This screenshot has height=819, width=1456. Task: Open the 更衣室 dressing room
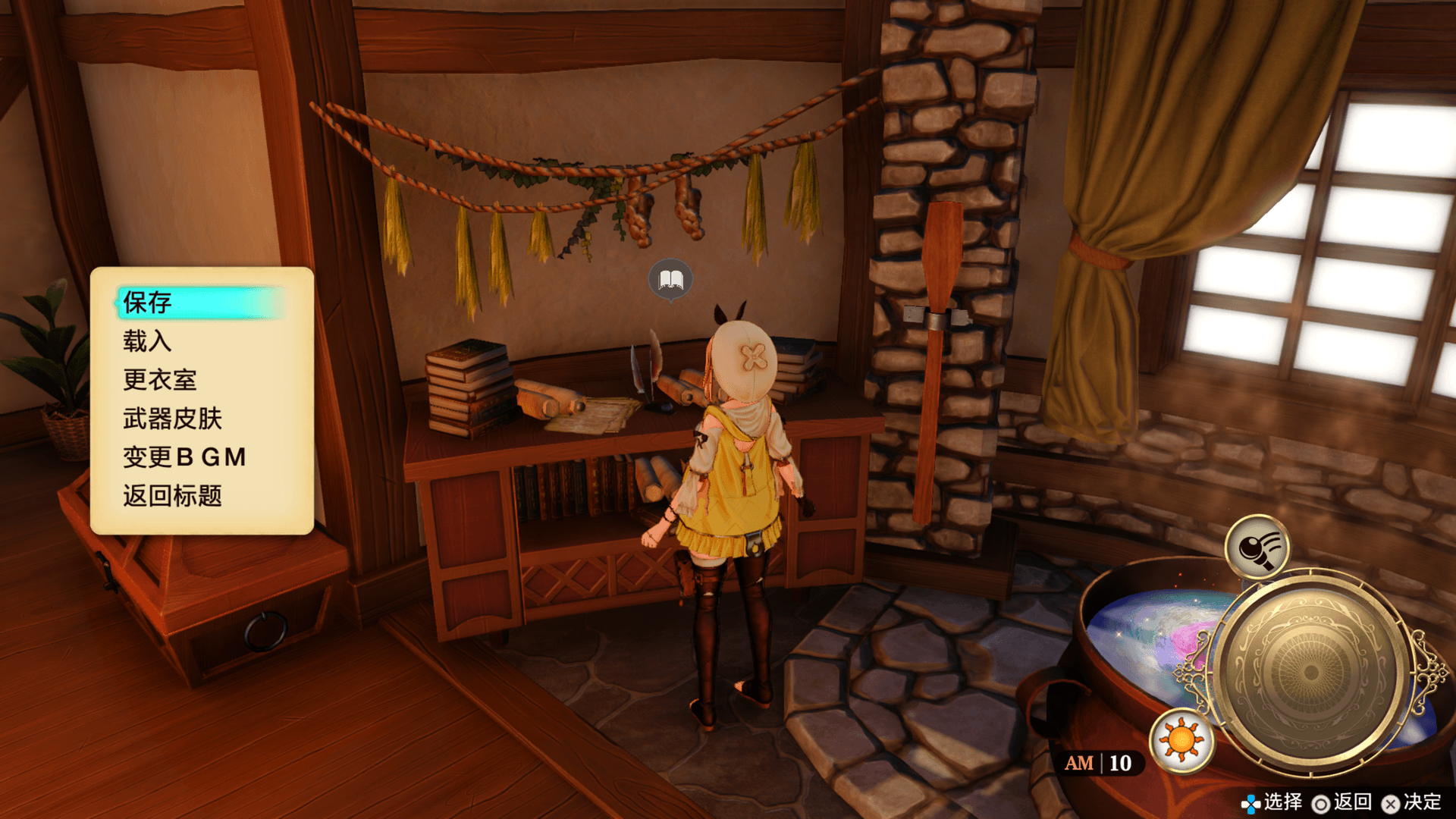coord(160,380)
